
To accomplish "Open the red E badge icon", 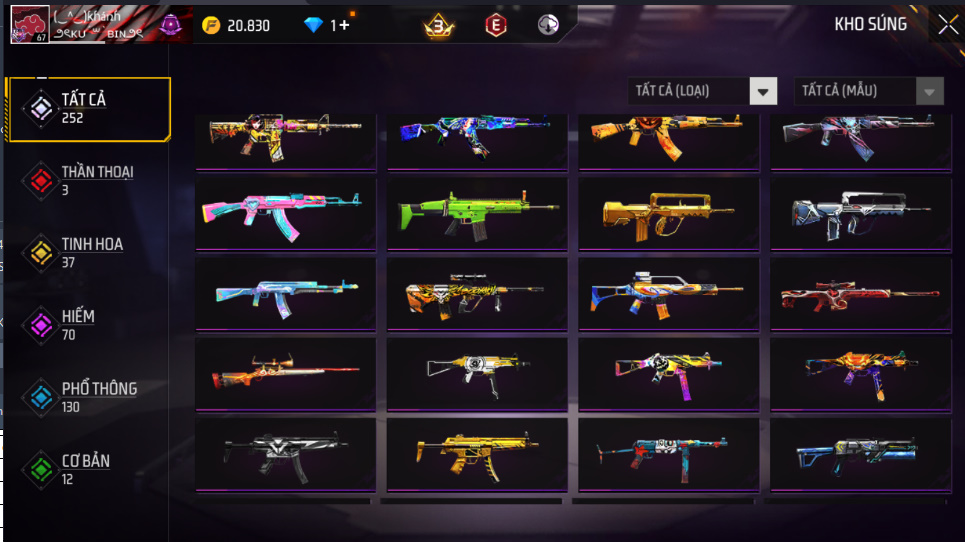I will coord(495,25).
